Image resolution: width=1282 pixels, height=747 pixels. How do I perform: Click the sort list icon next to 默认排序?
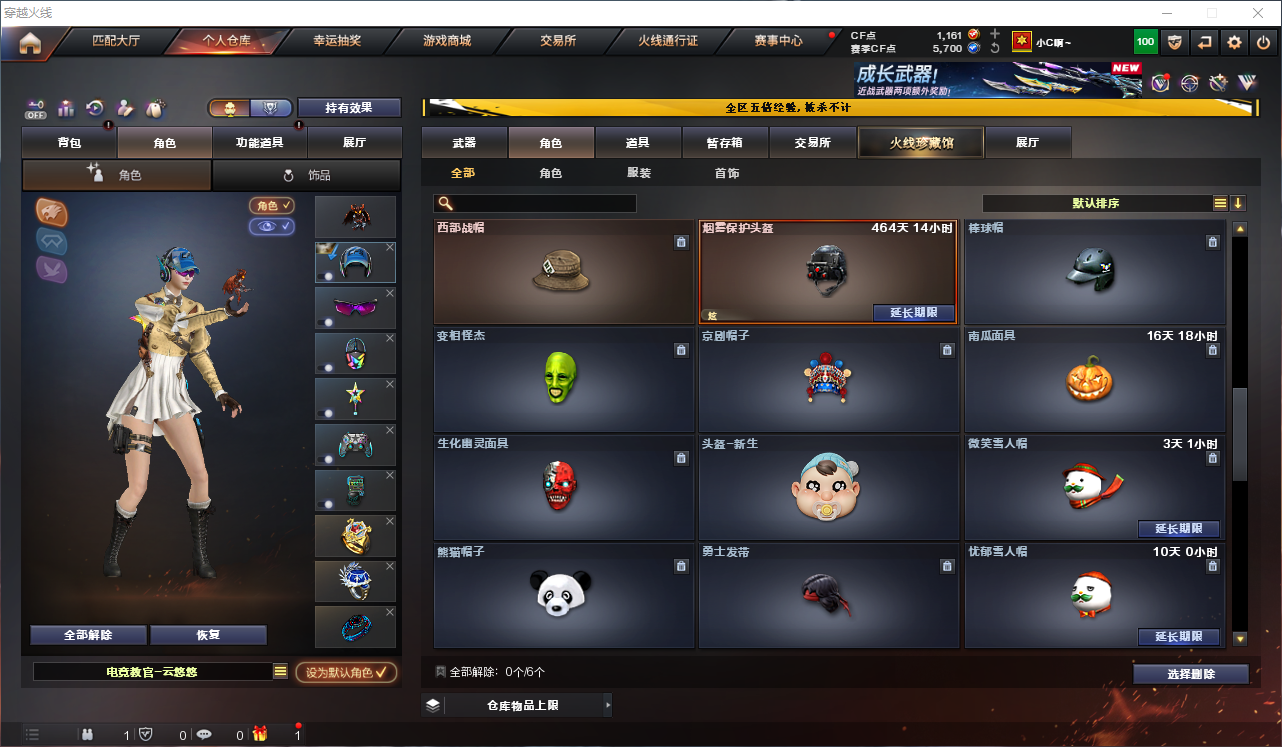(x=1220, y=202)
